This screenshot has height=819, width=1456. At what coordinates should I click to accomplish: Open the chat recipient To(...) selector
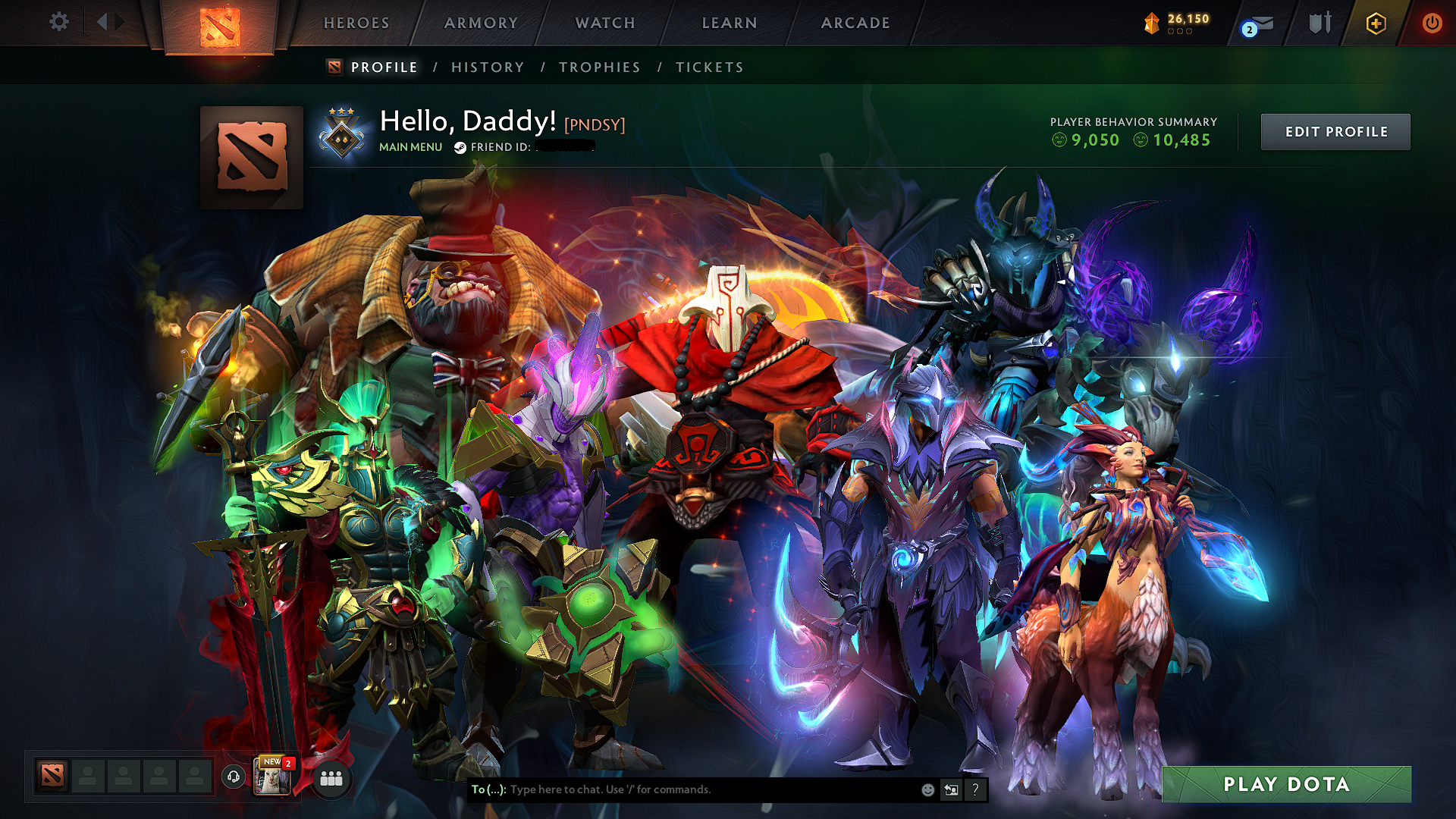click(488, 789)
